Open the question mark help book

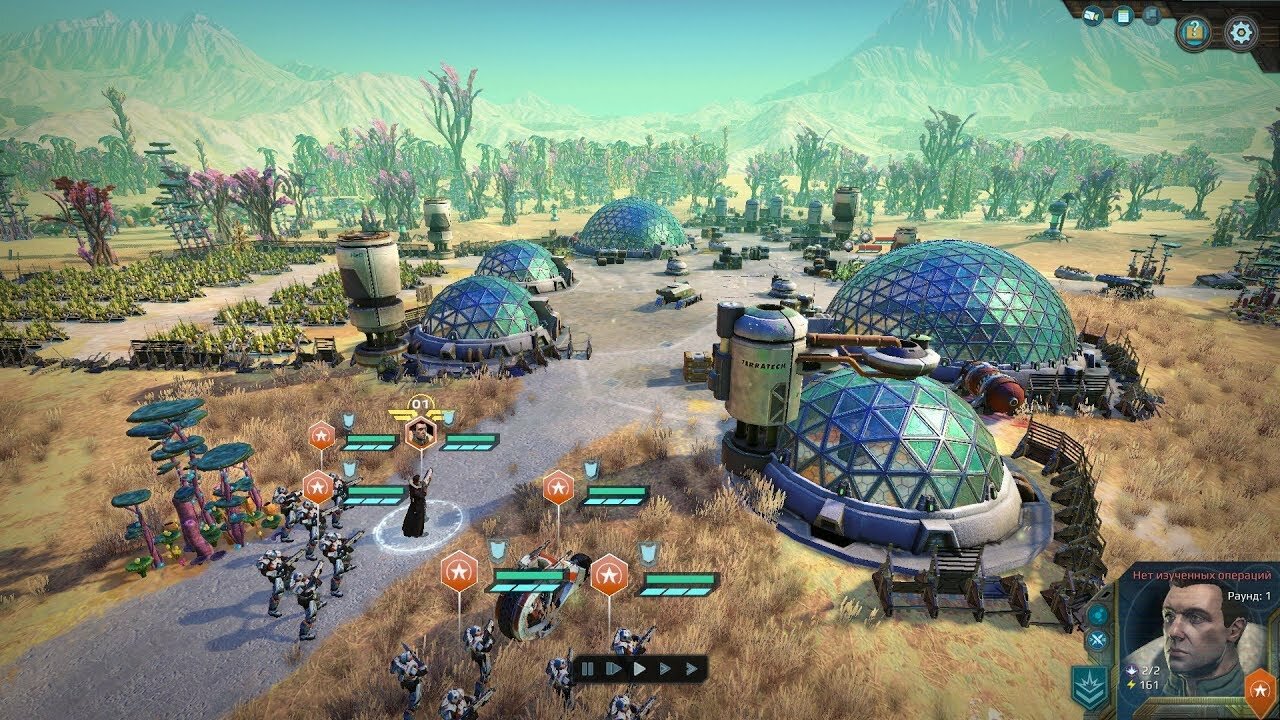pyautogui.click(x=1193, y=32)
